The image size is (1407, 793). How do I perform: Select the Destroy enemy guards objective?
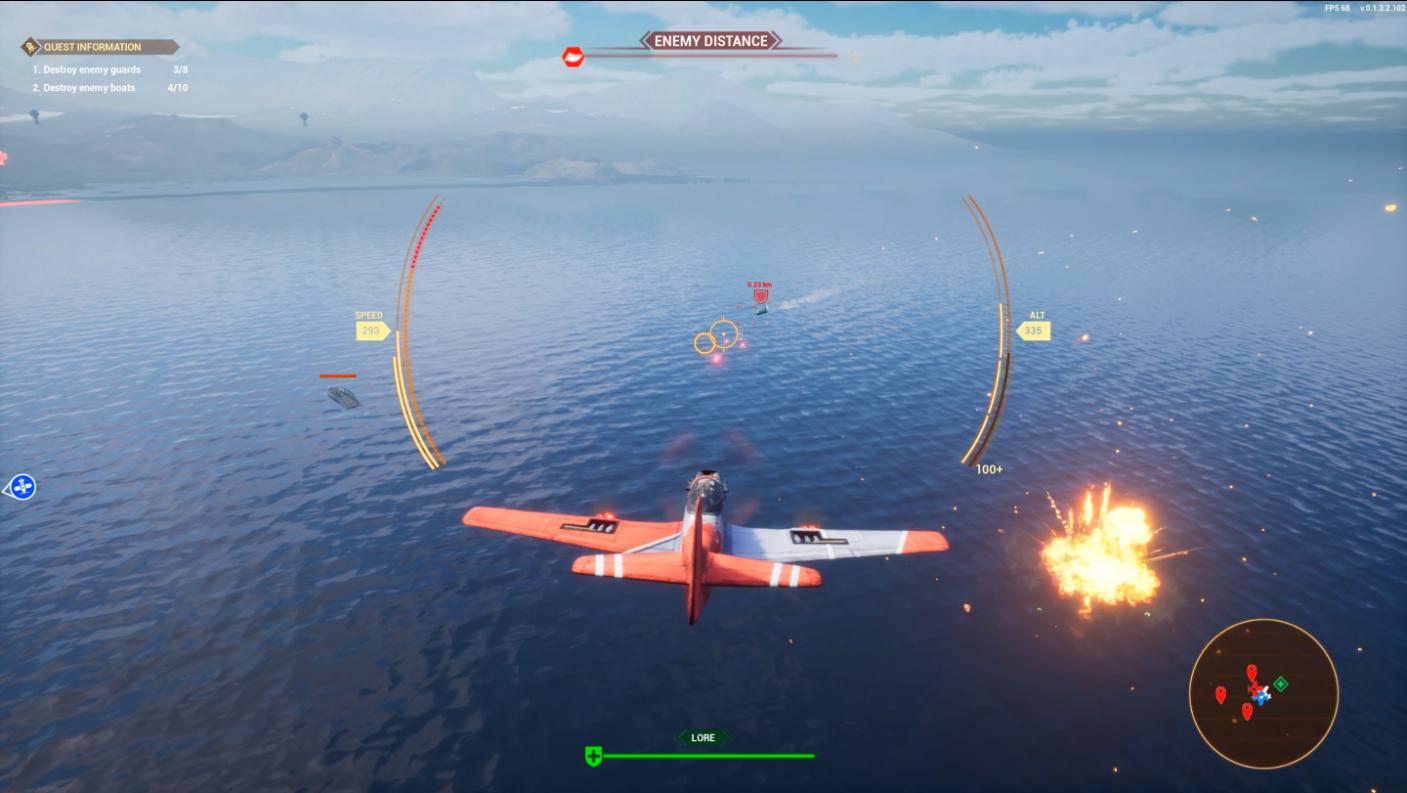87,70
